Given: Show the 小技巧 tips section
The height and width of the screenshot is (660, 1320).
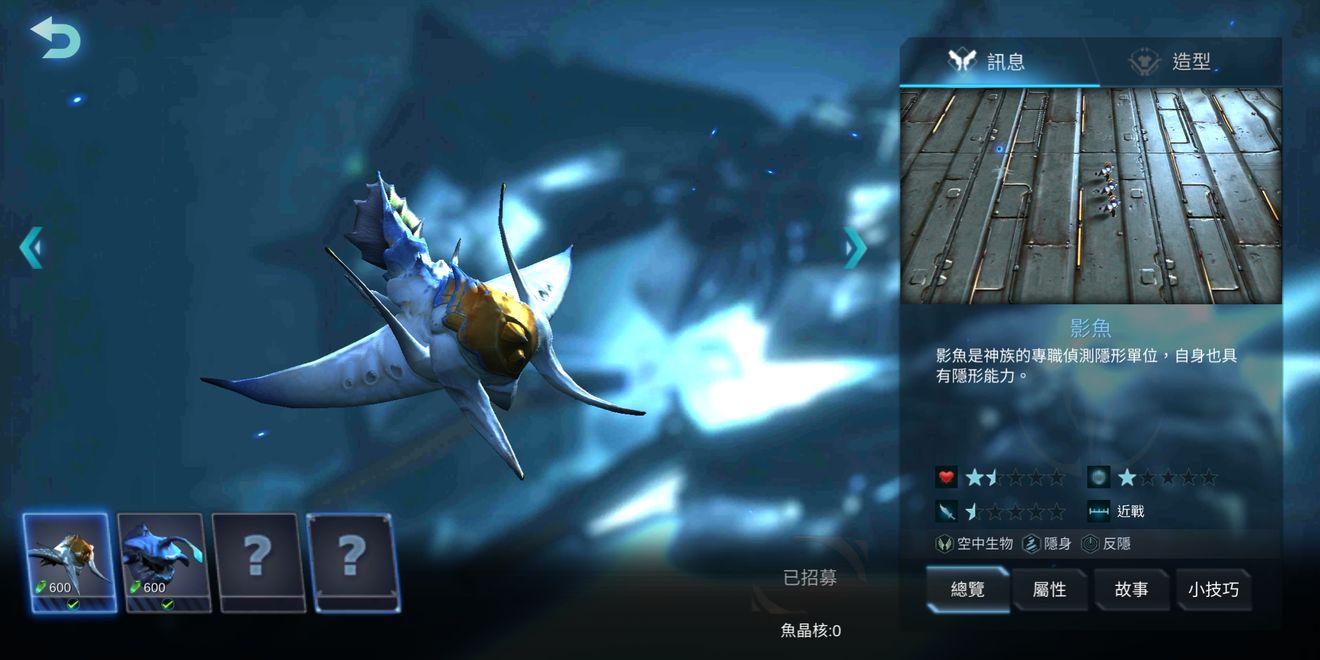Looking at the screenshot, I should 1213,589.
